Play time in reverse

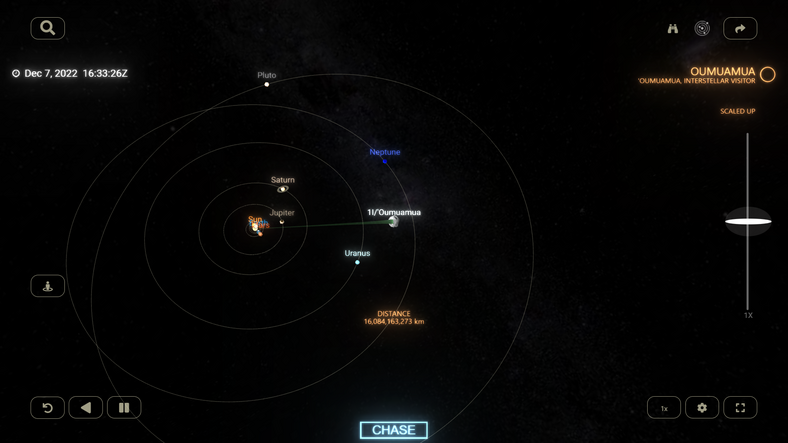click(86, 407)
